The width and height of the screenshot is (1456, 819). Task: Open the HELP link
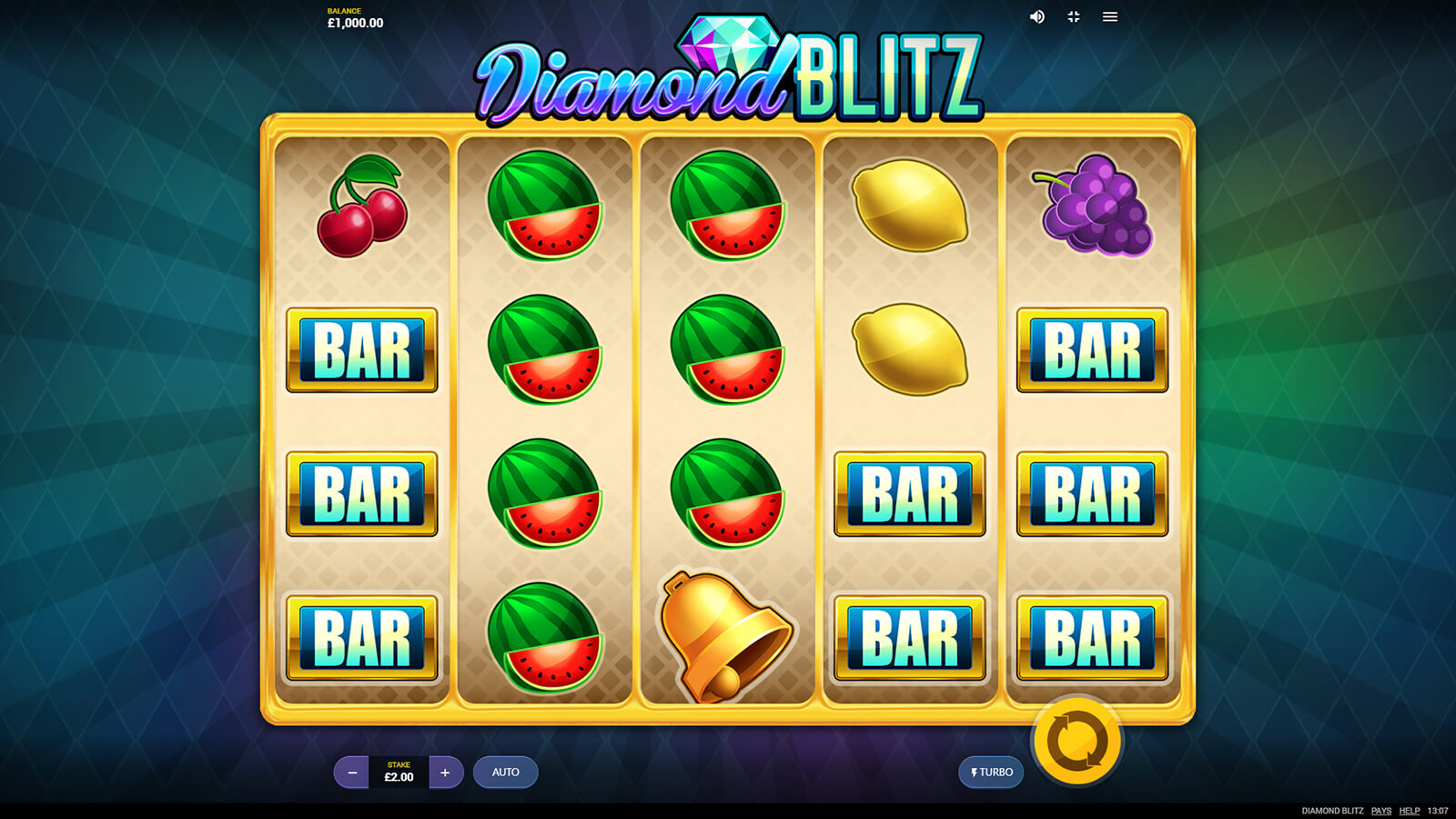click(x=1410, y=811)
